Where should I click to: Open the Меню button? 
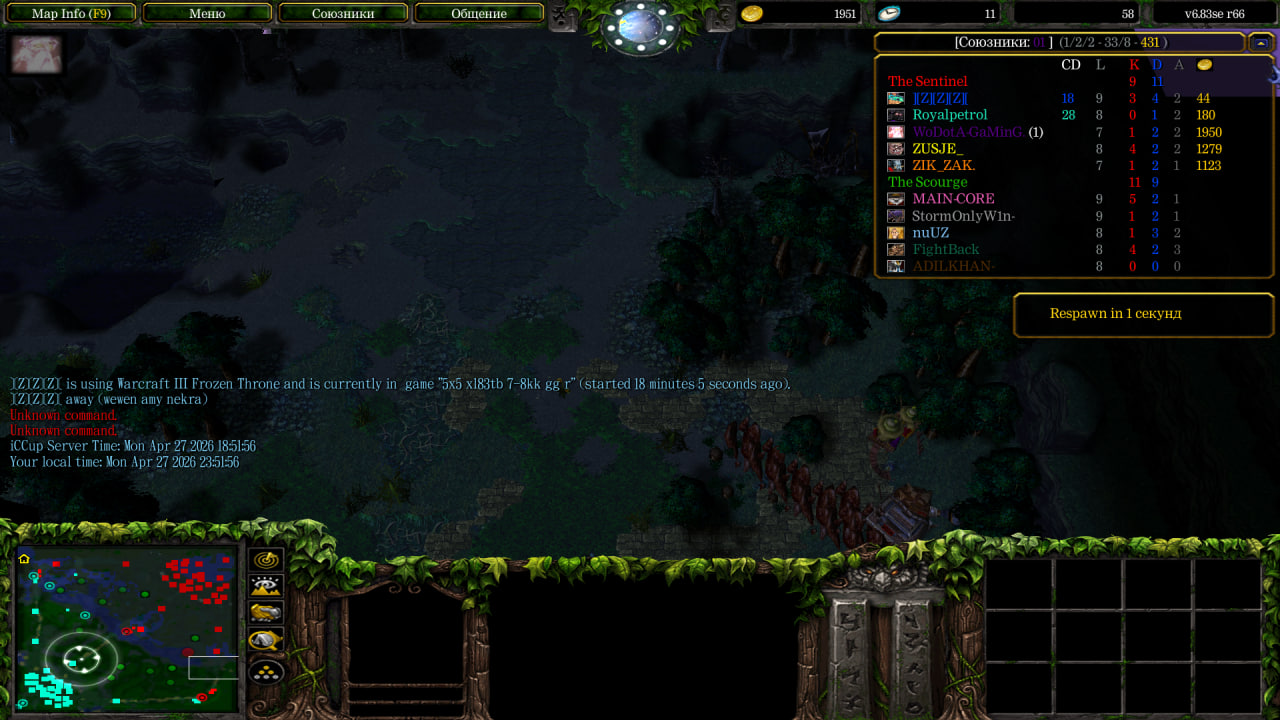click(207, 13)
